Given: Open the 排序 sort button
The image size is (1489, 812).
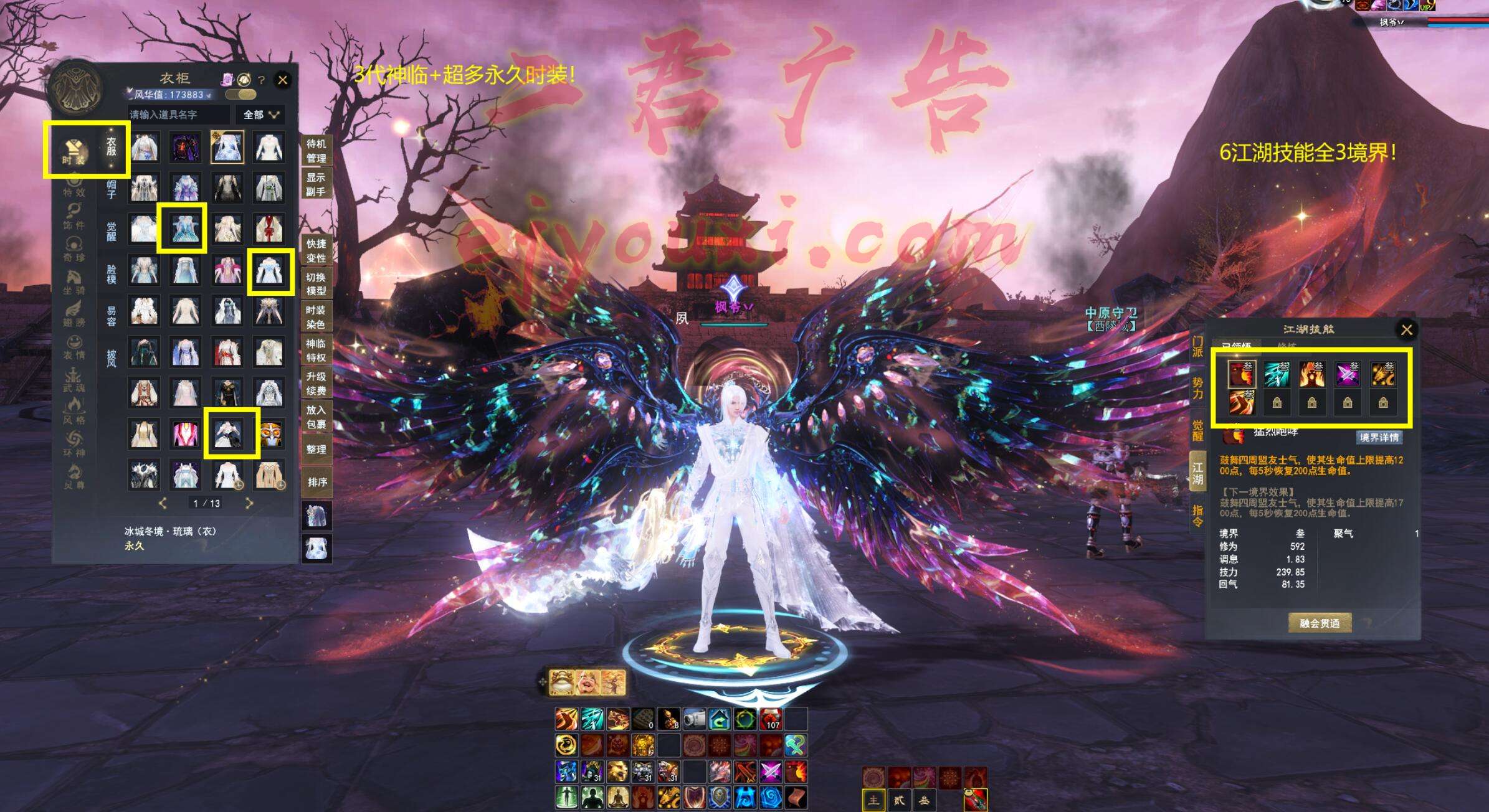Looking at the screenshot, I should pos(316,482).
